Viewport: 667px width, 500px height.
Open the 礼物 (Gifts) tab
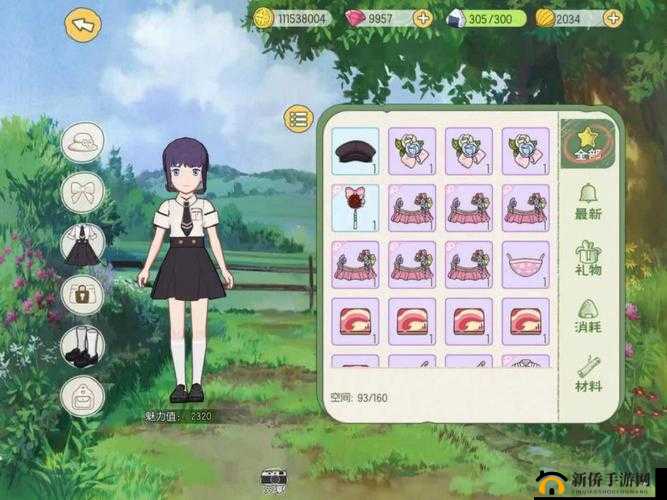[x=587, y=258]
